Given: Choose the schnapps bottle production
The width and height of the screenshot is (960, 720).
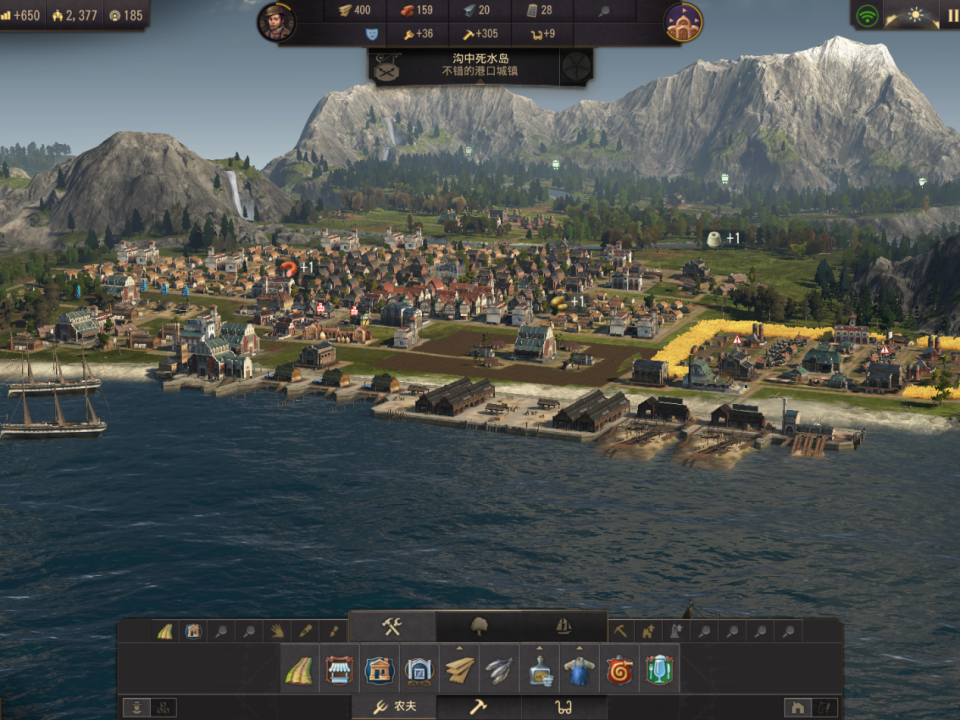Looking at the screenshot, I should click(540, 669).
